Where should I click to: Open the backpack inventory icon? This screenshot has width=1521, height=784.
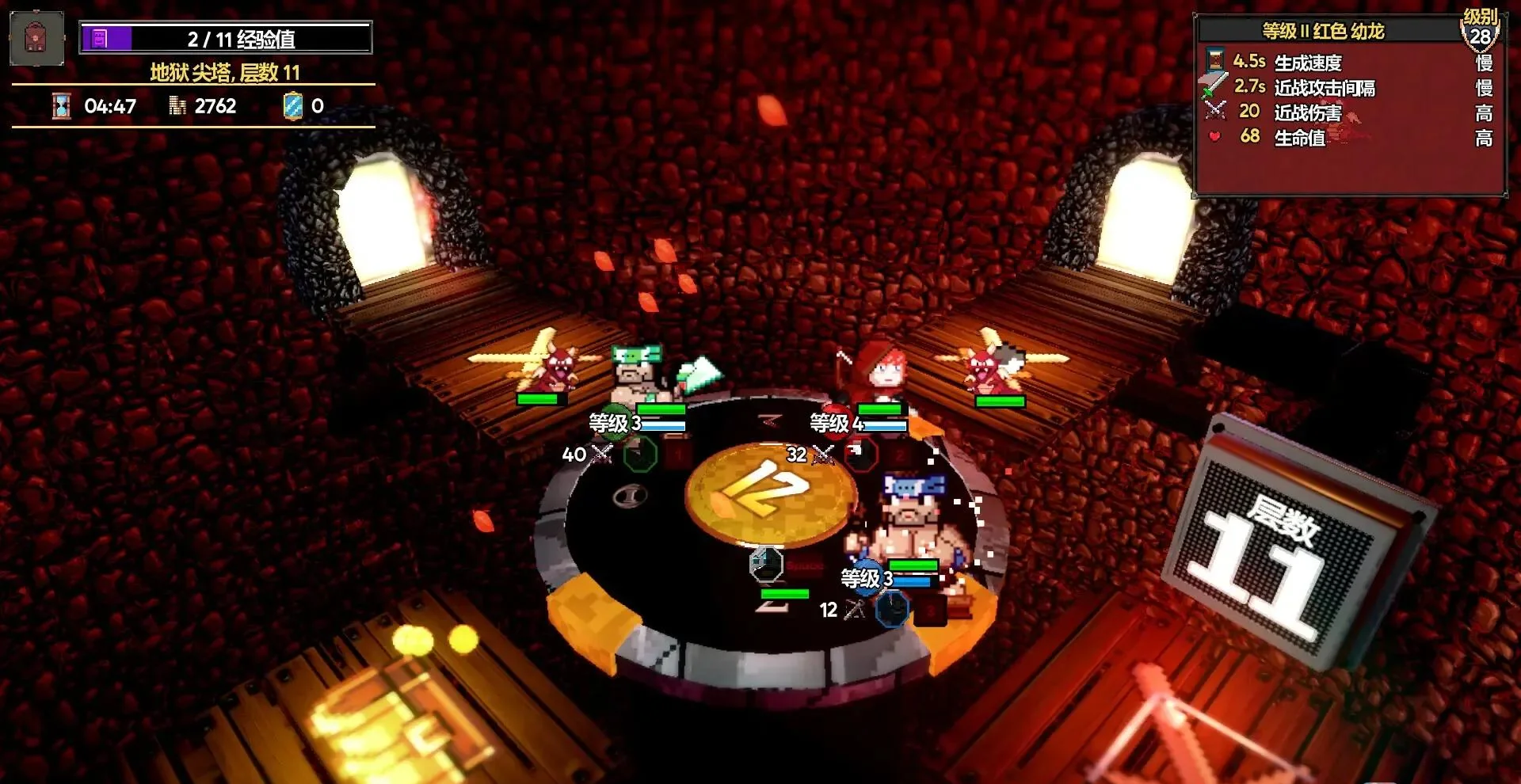pos(36,38)
